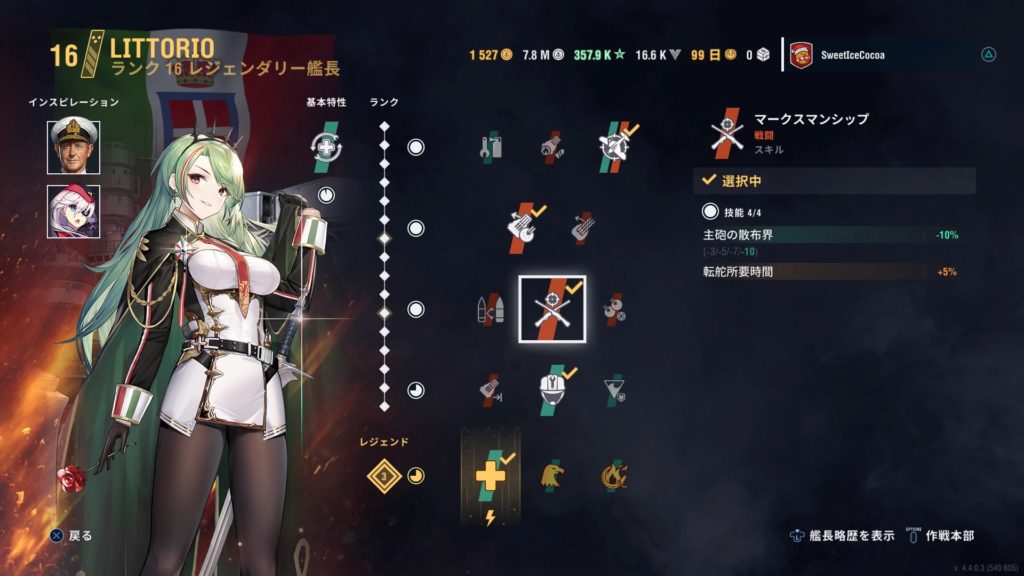
Task: Open the base trait repair icon
Action: pyautogui.click(x=326, y=147)
